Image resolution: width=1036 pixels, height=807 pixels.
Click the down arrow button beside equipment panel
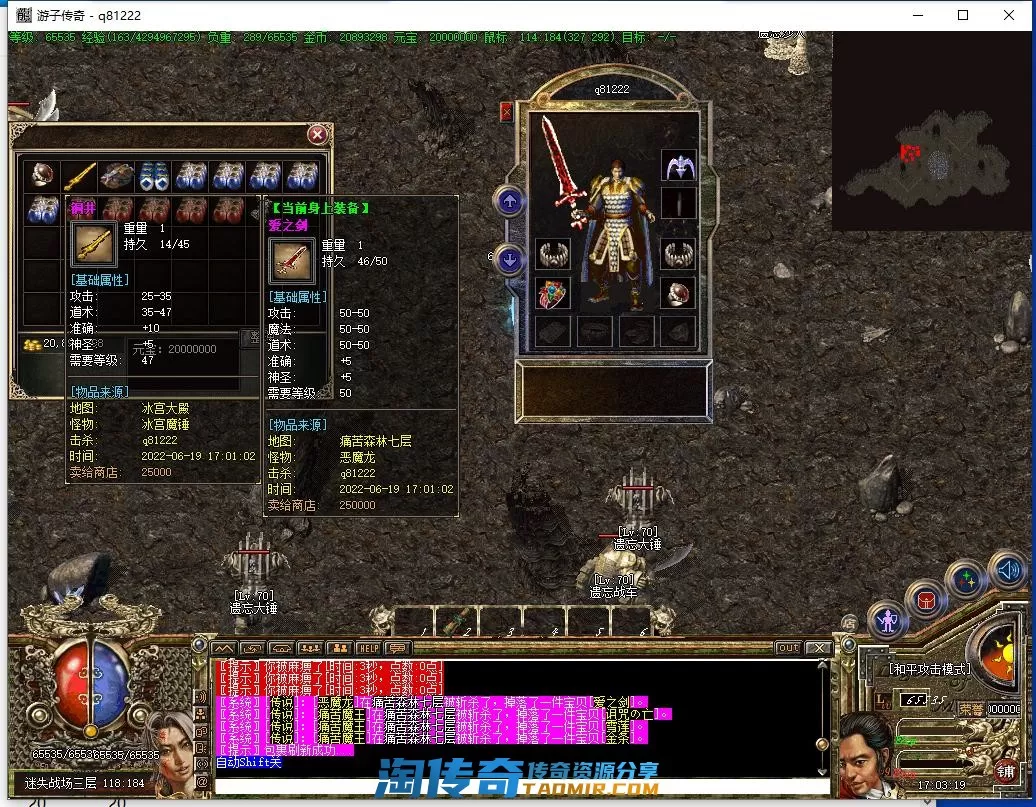click(x=509, y=261)
